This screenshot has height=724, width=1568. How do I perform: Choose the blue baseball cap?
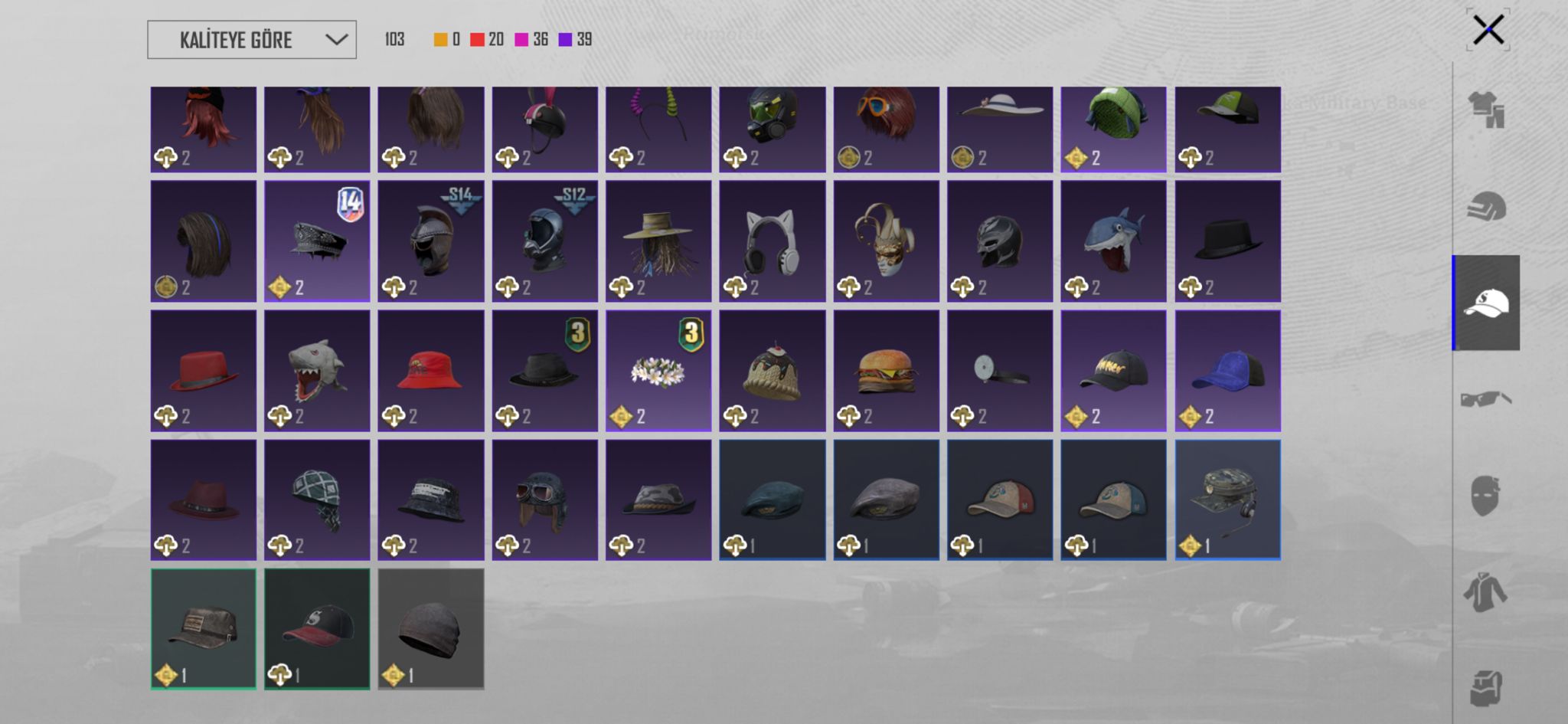coord(1227,371)
